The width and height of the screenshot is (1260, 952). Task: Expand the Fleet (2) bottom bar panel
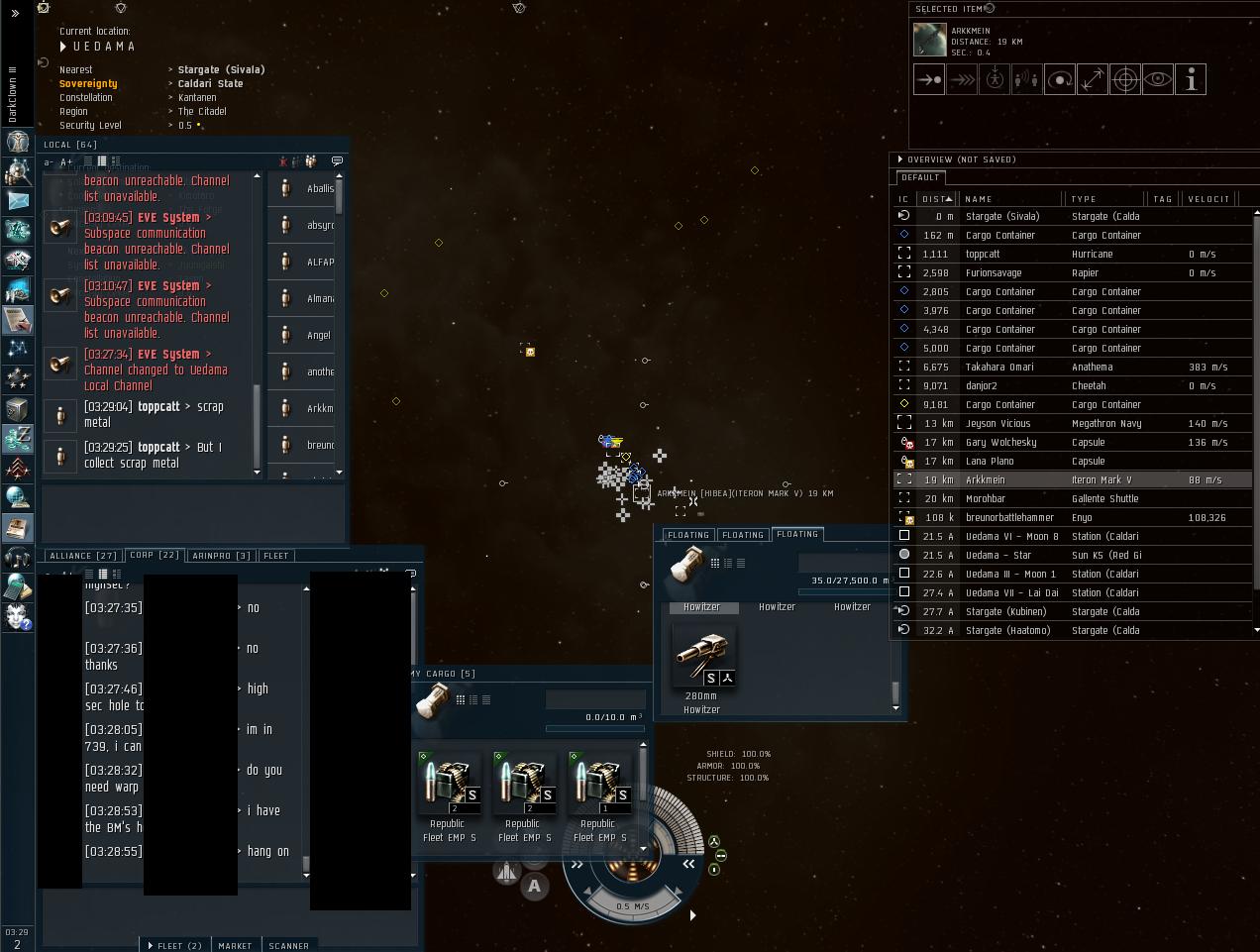pyautogui.click(x=174, y=945)
